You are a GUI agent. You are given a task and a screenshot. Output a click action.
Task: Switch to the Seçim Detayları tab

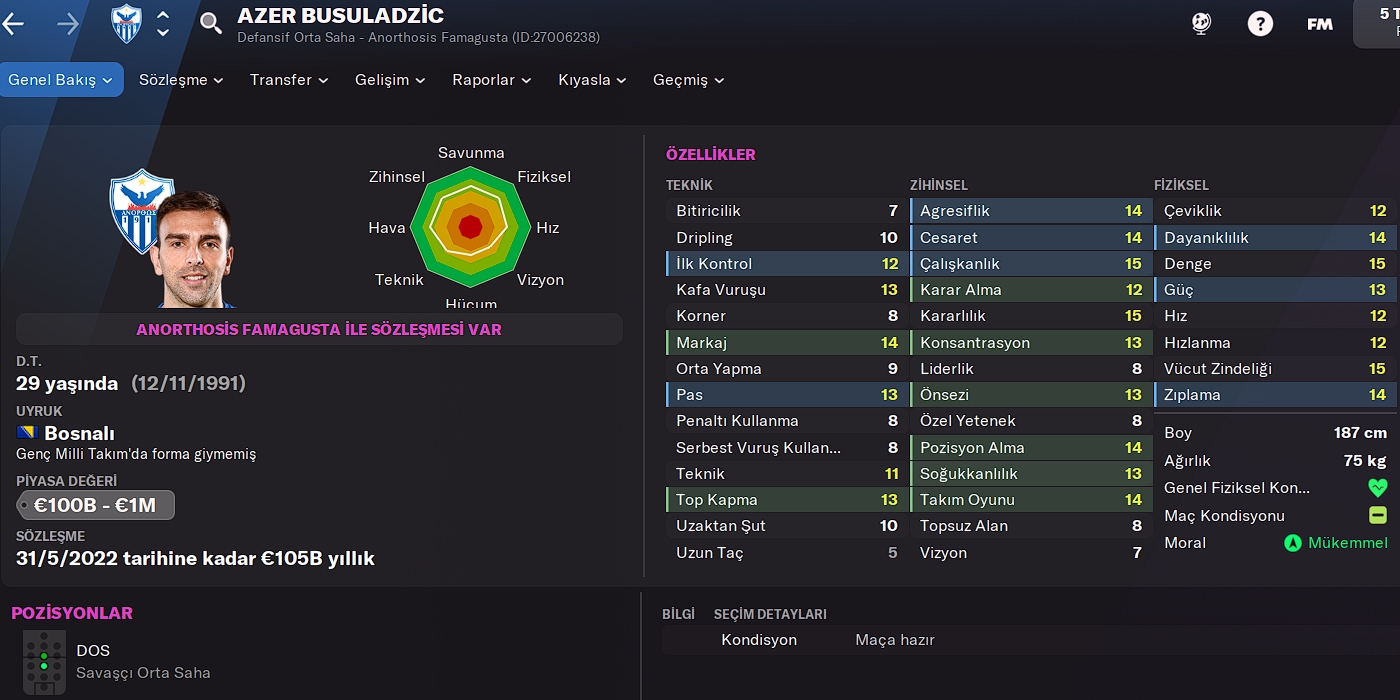[x=770, y=614]
